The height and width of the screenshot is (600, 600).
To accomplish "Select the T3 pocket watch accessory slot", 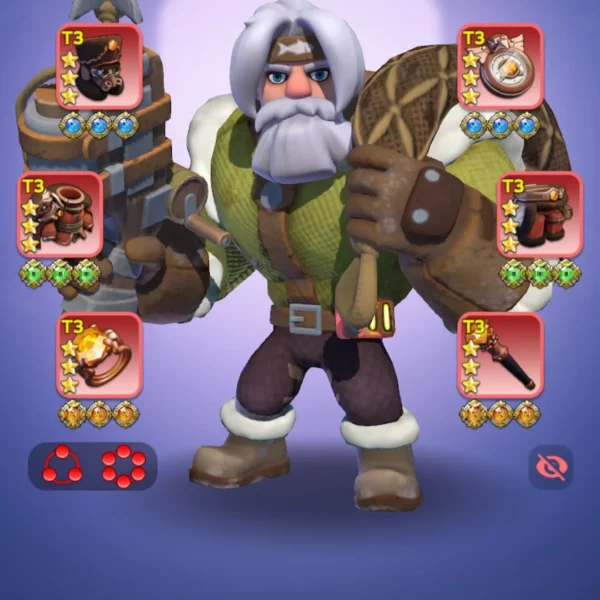I will (x=500, y=67).
